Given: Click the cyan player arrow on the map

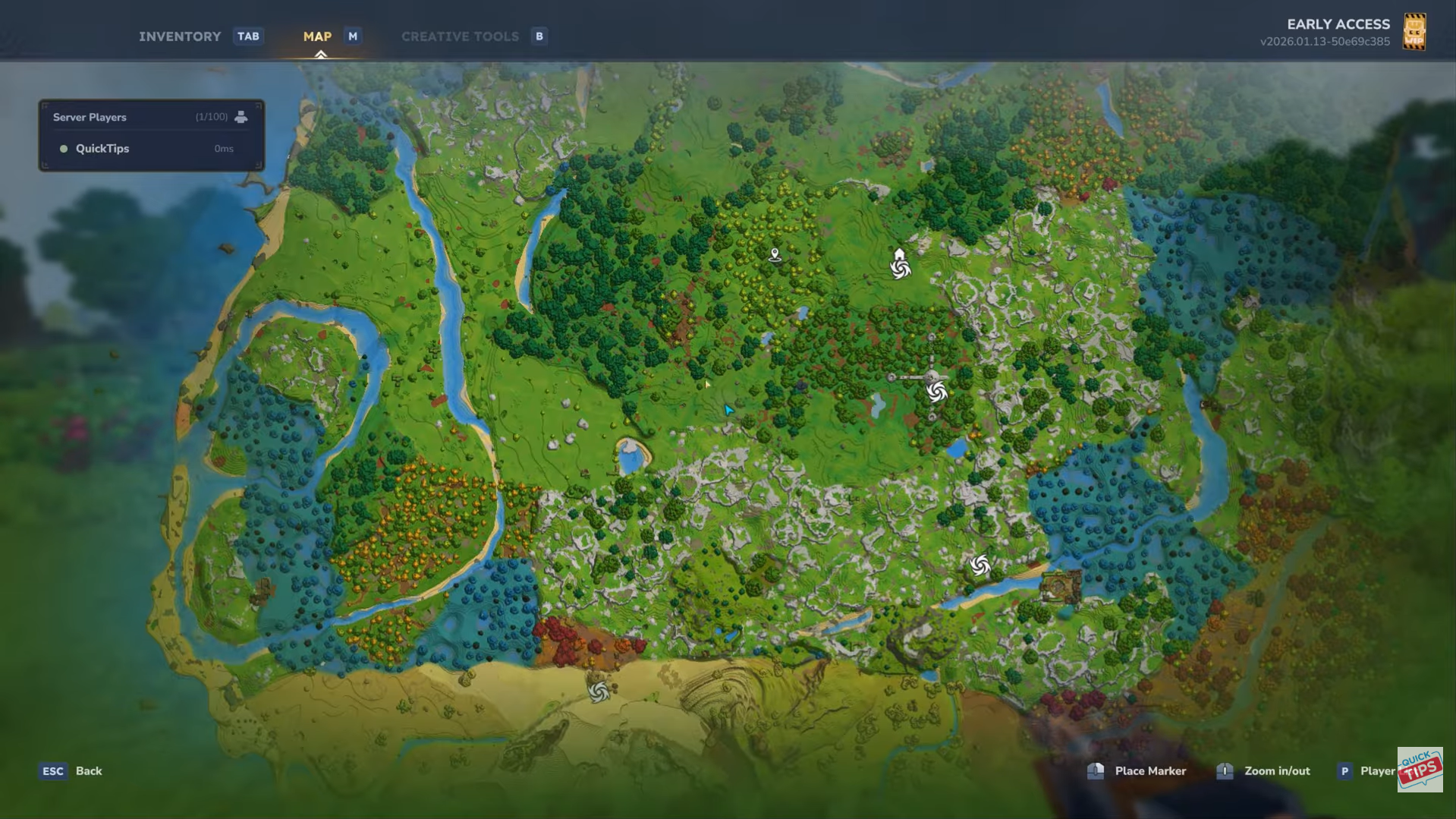Looking at the screenshot, I should pyautogui.click(x=728, y=408).
